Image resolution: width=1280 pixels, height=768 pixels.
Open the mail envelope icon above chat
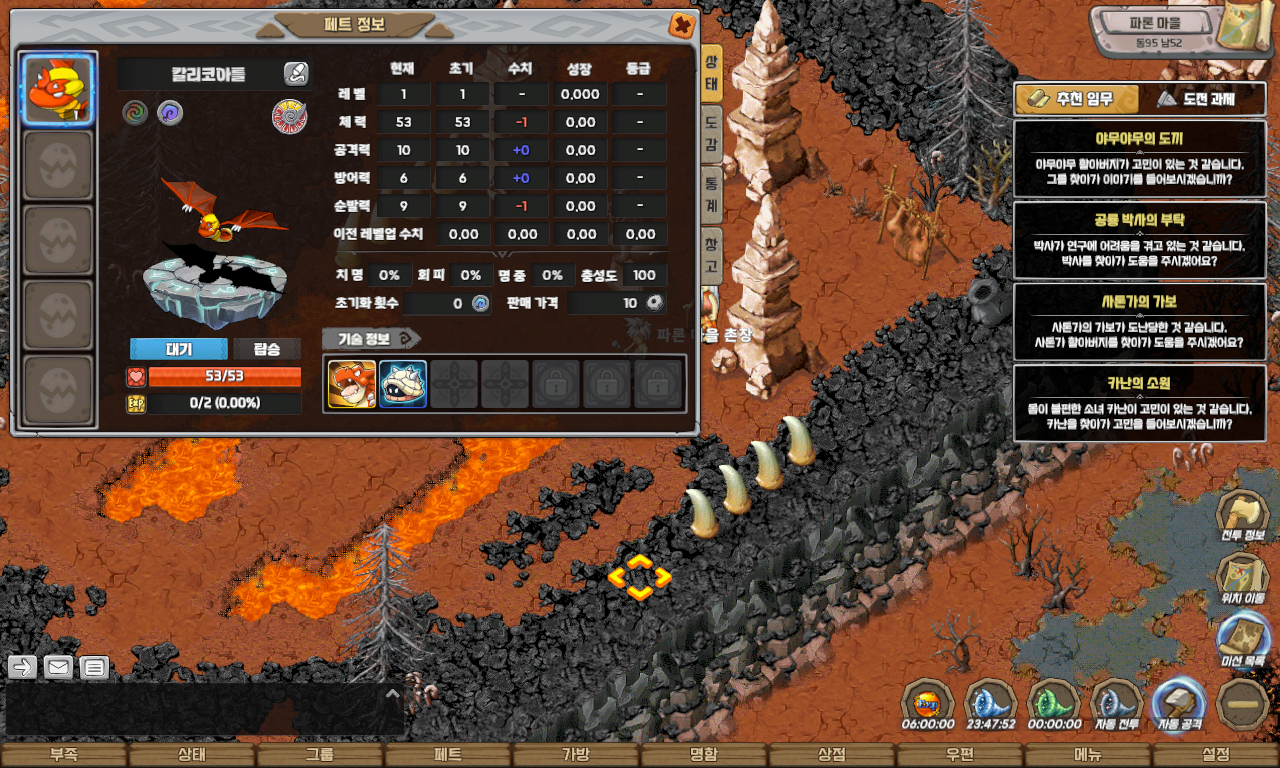click(x=58, y=667)
